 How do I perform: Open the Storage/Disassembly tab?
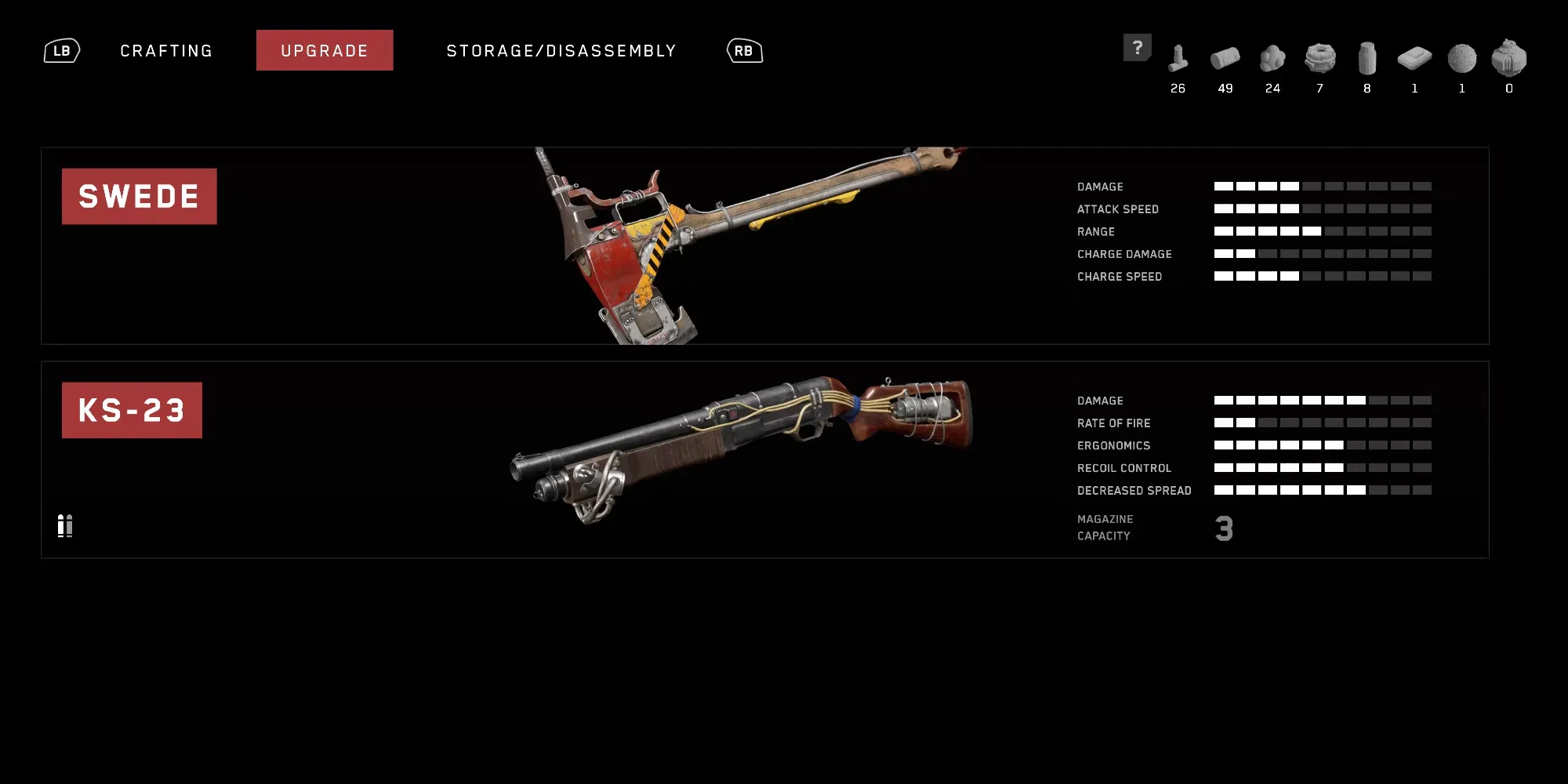(x=561, y=51)
